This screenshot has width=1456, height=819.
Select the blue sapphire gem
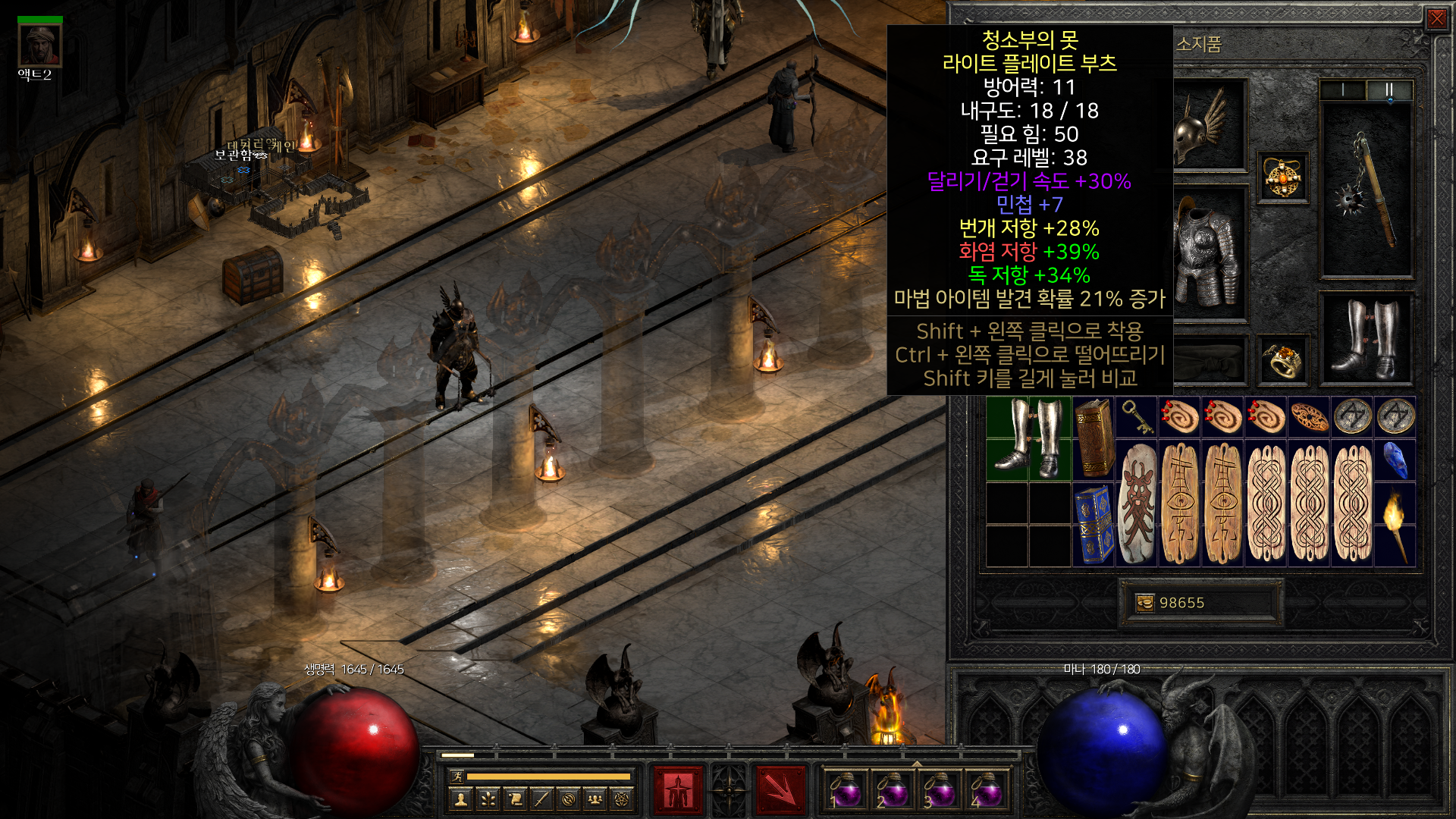point(1395,460)
